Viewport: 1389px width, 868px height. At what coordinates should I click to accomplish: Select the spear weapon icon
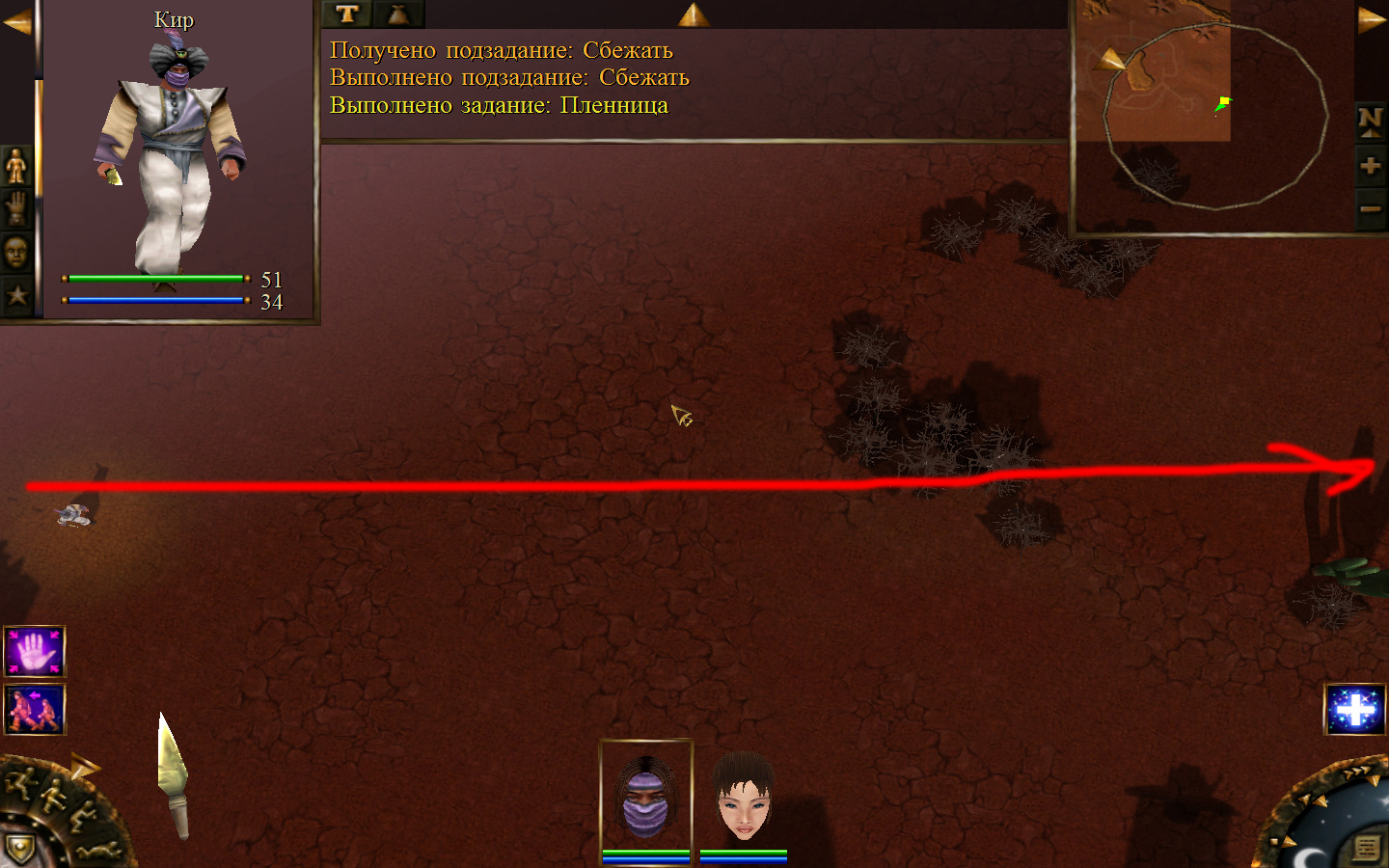pos(173,774)
